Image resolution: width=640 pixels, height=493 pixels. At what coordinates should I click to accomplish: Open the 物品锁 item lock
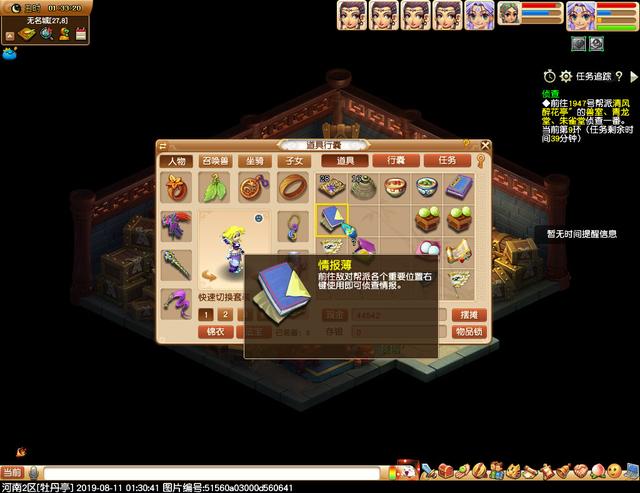coord(467,332)
